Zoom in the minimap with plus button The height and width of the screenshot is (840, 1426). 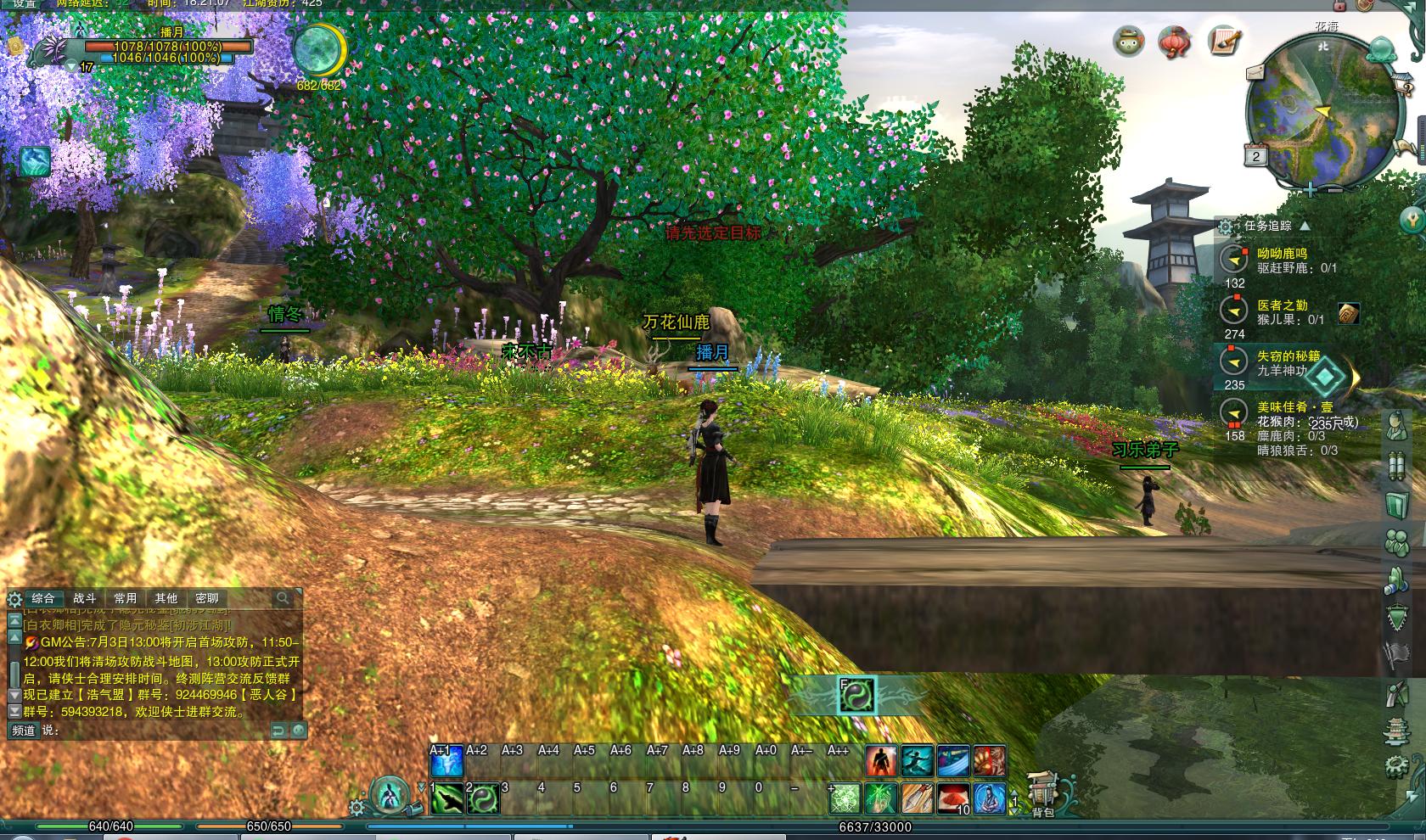tap(1311, 190)
